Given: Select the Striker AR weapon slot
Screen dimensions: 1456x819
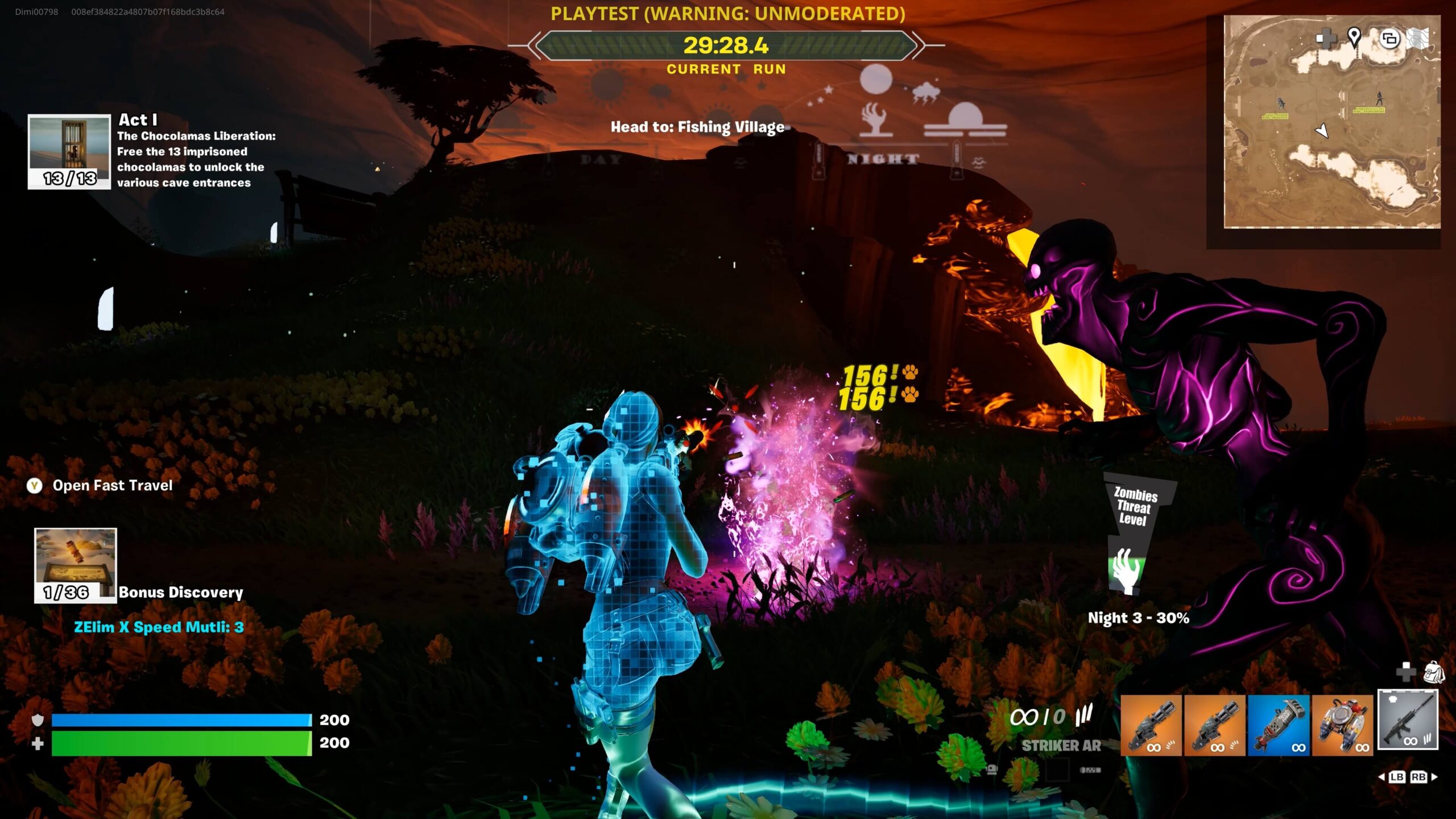Looking at the screenshot, I should coord(1407,720).
